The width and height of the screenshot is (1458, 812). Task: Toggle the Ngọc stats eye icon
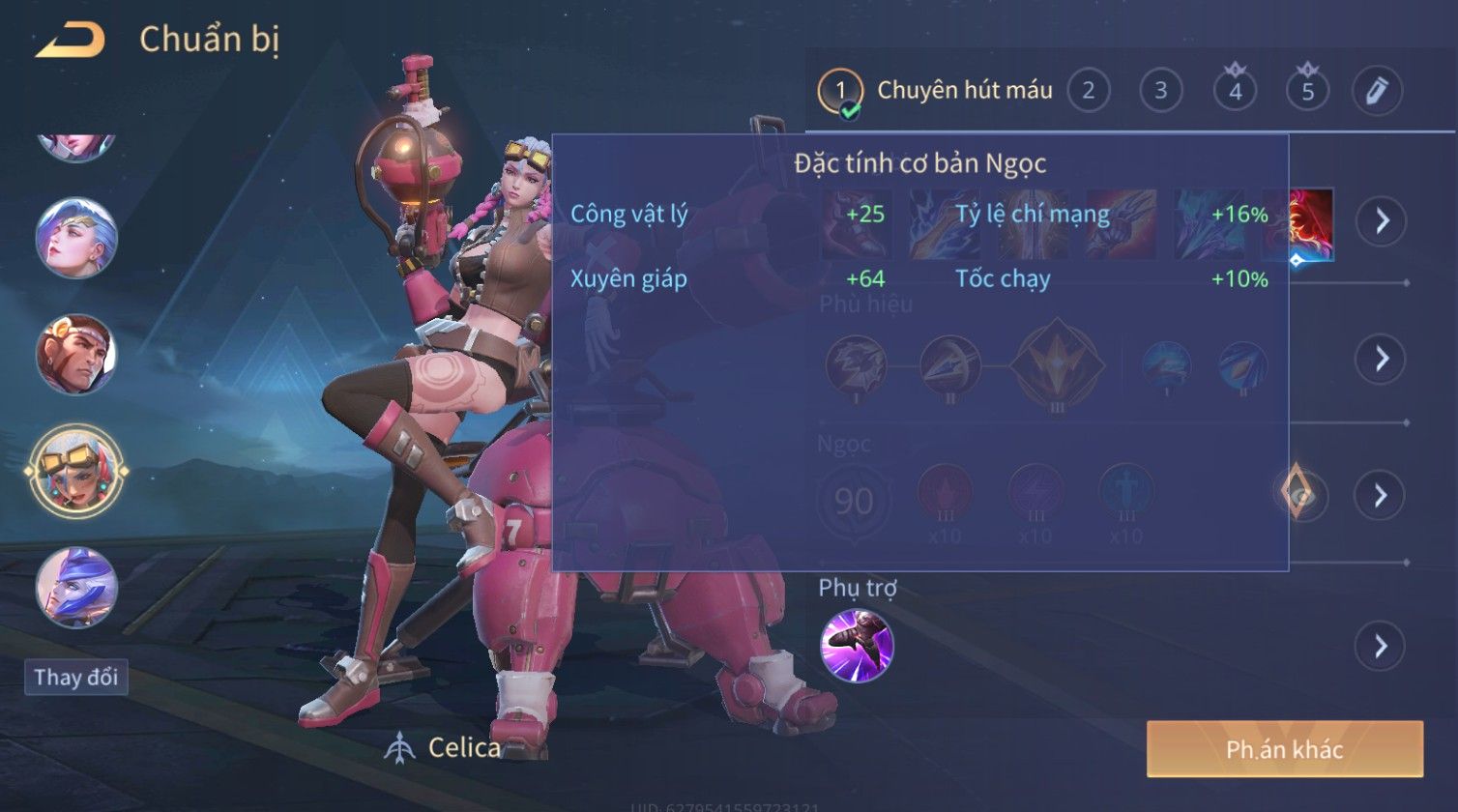click(1300, 496)
